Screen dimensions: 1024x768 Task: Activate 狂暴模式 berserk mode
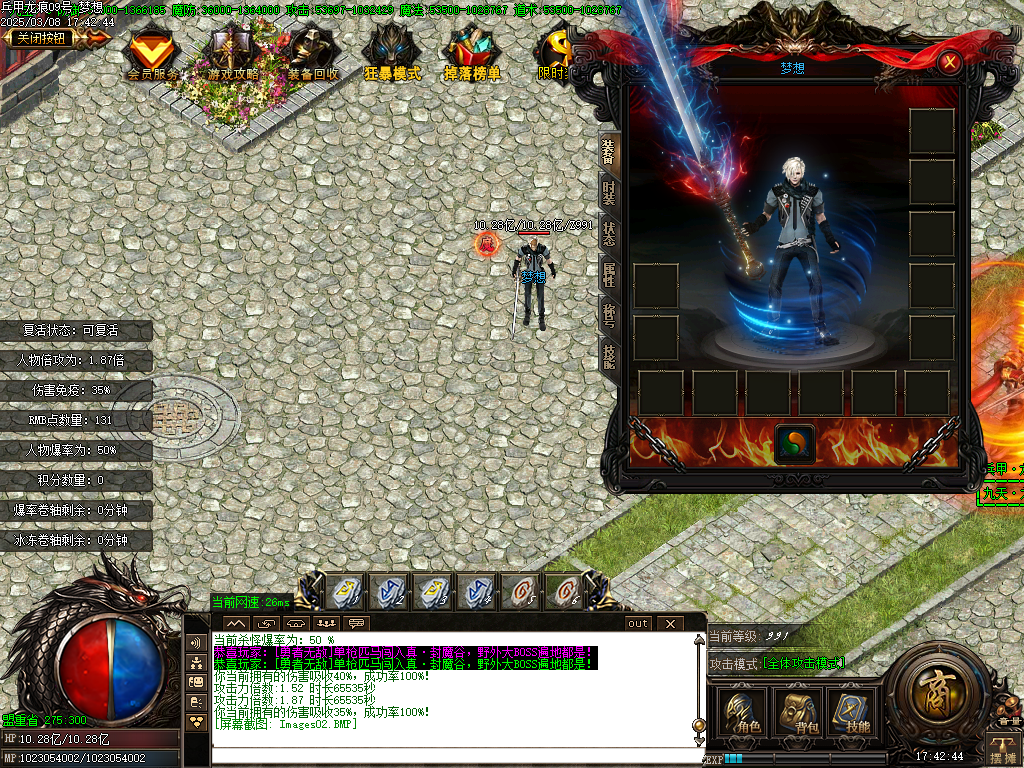391,54
